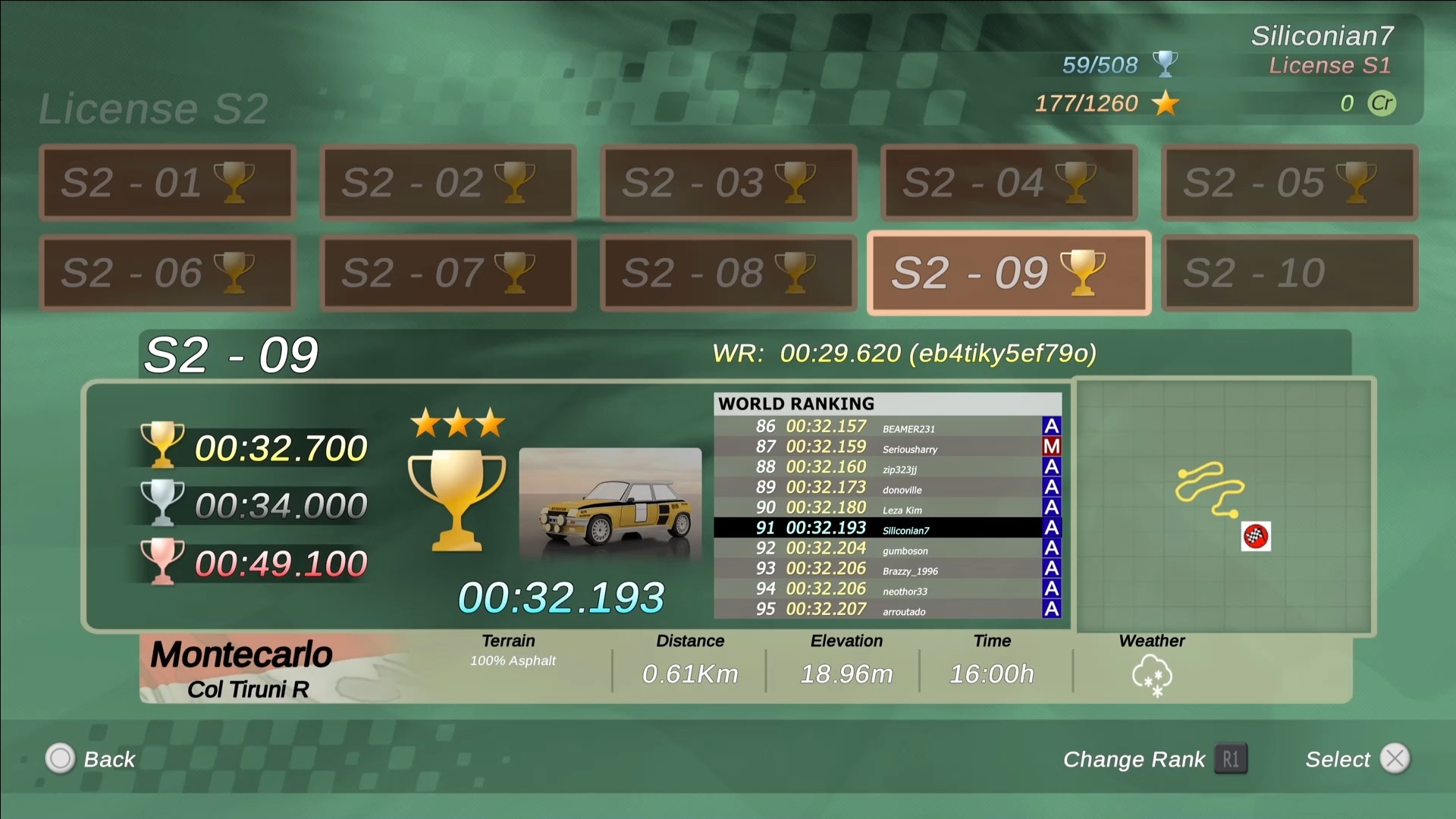
Task: Choose the uncompleted S2 - 10 test
Action: [1290, 273]
